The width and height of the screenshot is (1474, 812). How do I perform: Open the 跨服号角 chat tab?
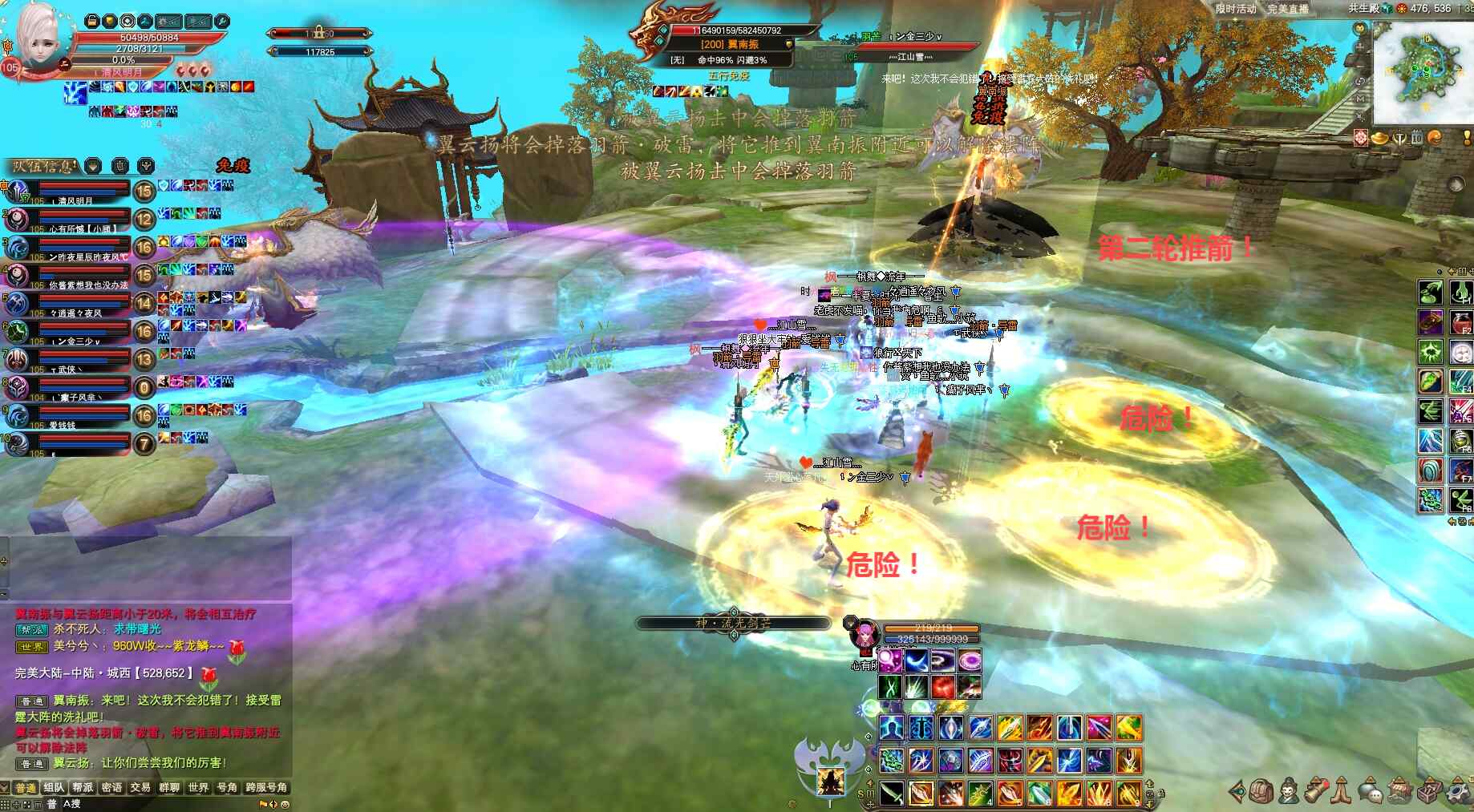click(266, 788)
